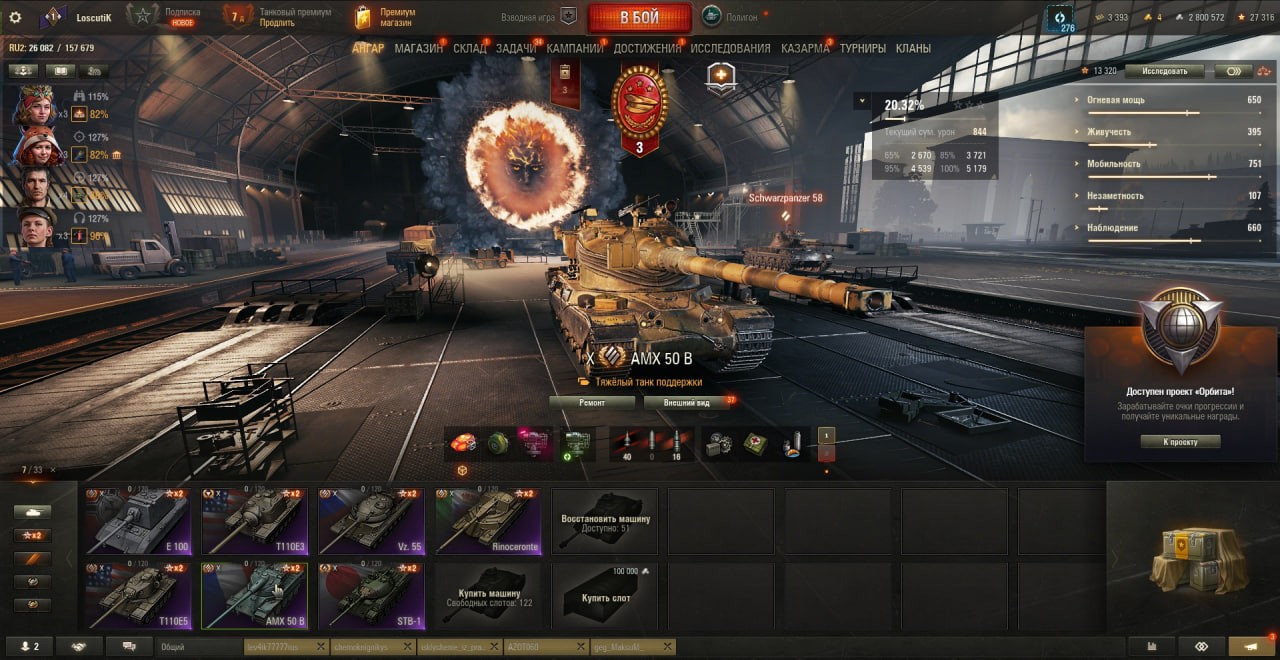
Task: Start battle with the red В БОЙ button
Action: (x=639, y=17)
